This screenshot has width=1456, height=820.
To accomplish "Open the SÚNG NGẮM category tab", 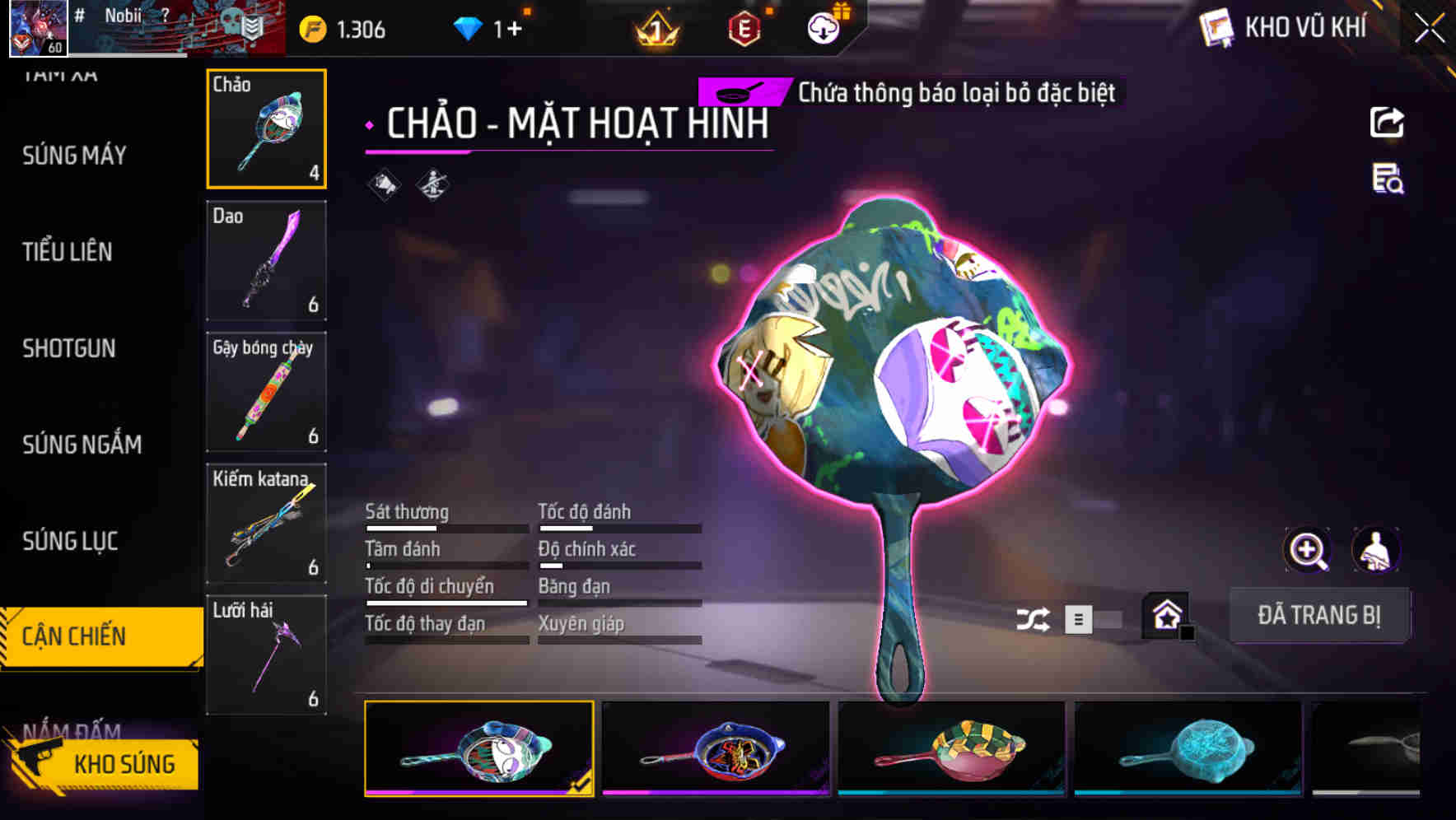I will coord(80,445).
